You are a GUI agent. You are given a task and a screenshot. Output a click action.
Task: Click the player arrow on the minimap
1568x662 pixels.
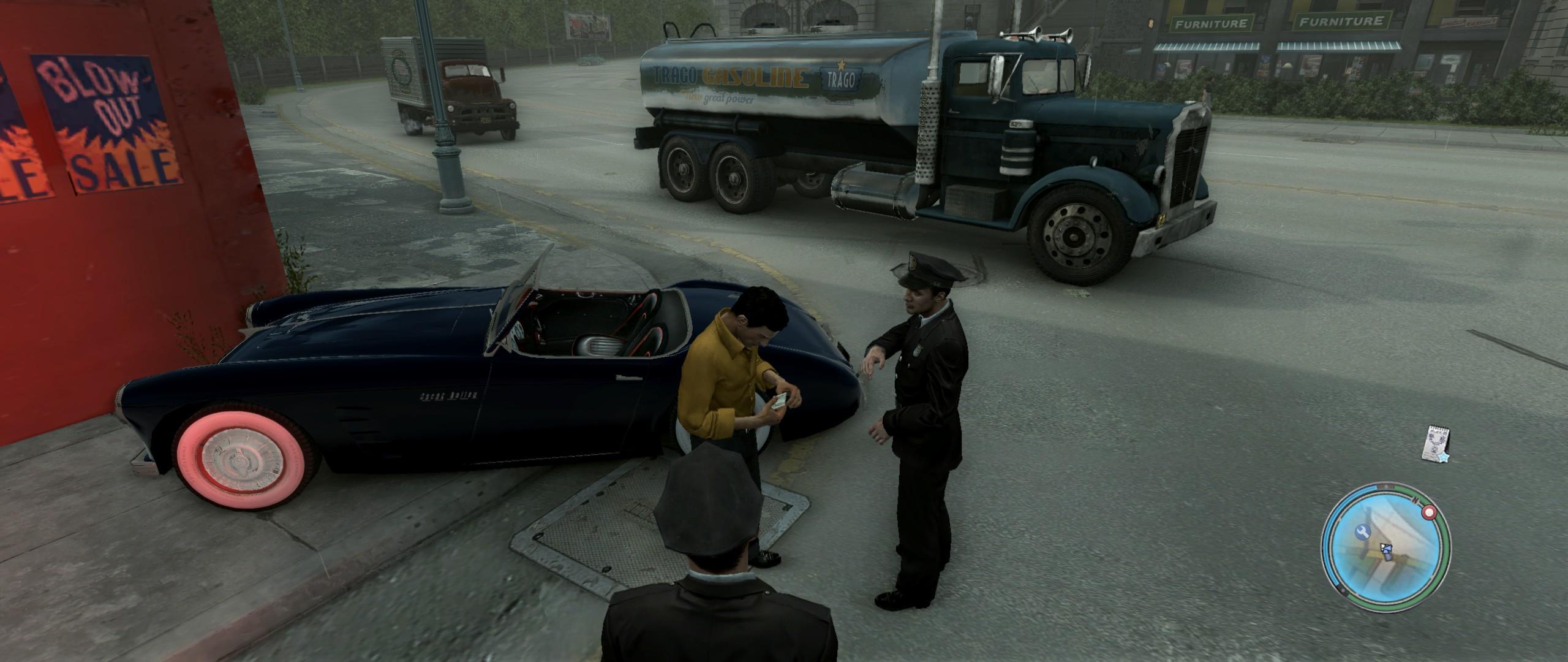pos(1385,549)
